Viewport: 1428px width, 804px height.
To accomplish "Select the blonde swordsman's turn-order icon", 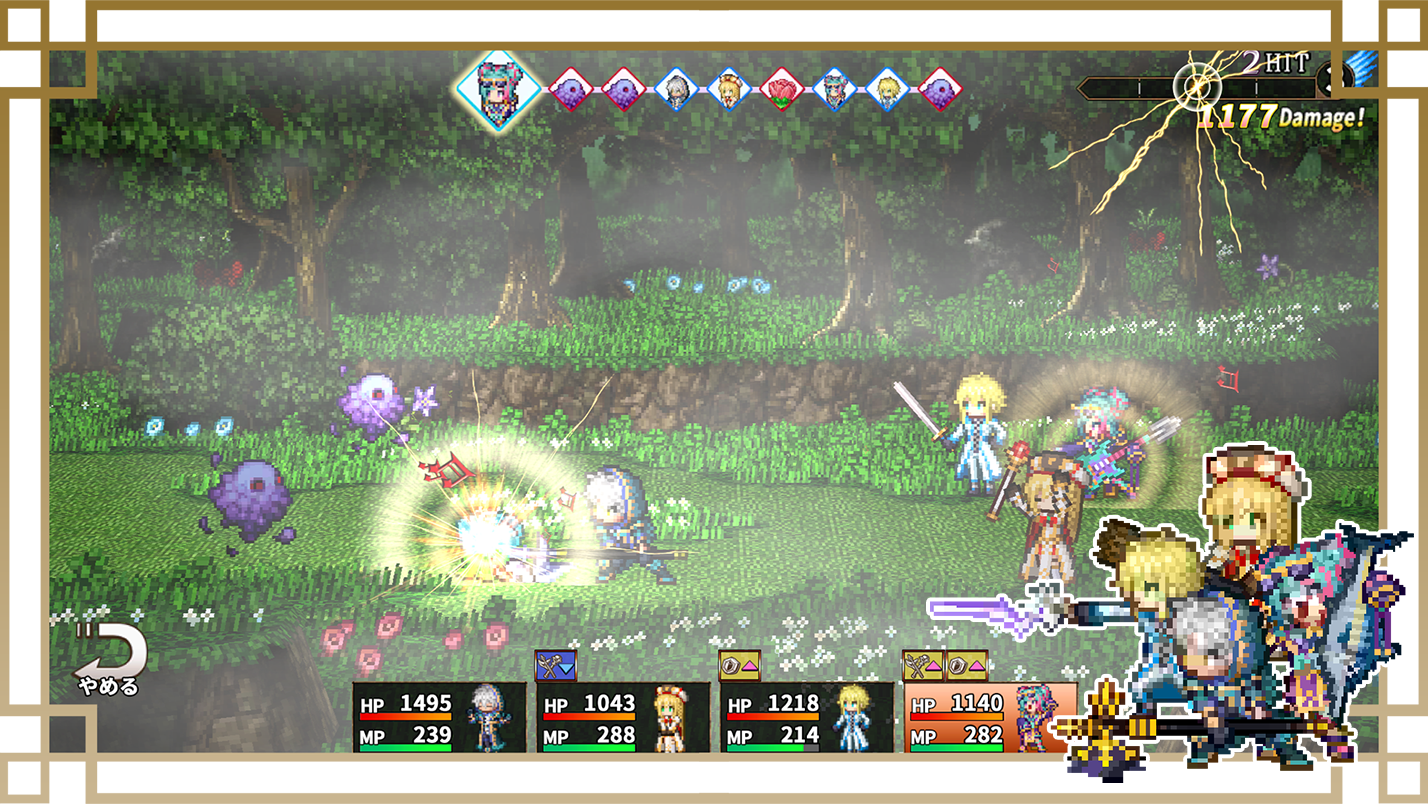I will tap(887, 90).
